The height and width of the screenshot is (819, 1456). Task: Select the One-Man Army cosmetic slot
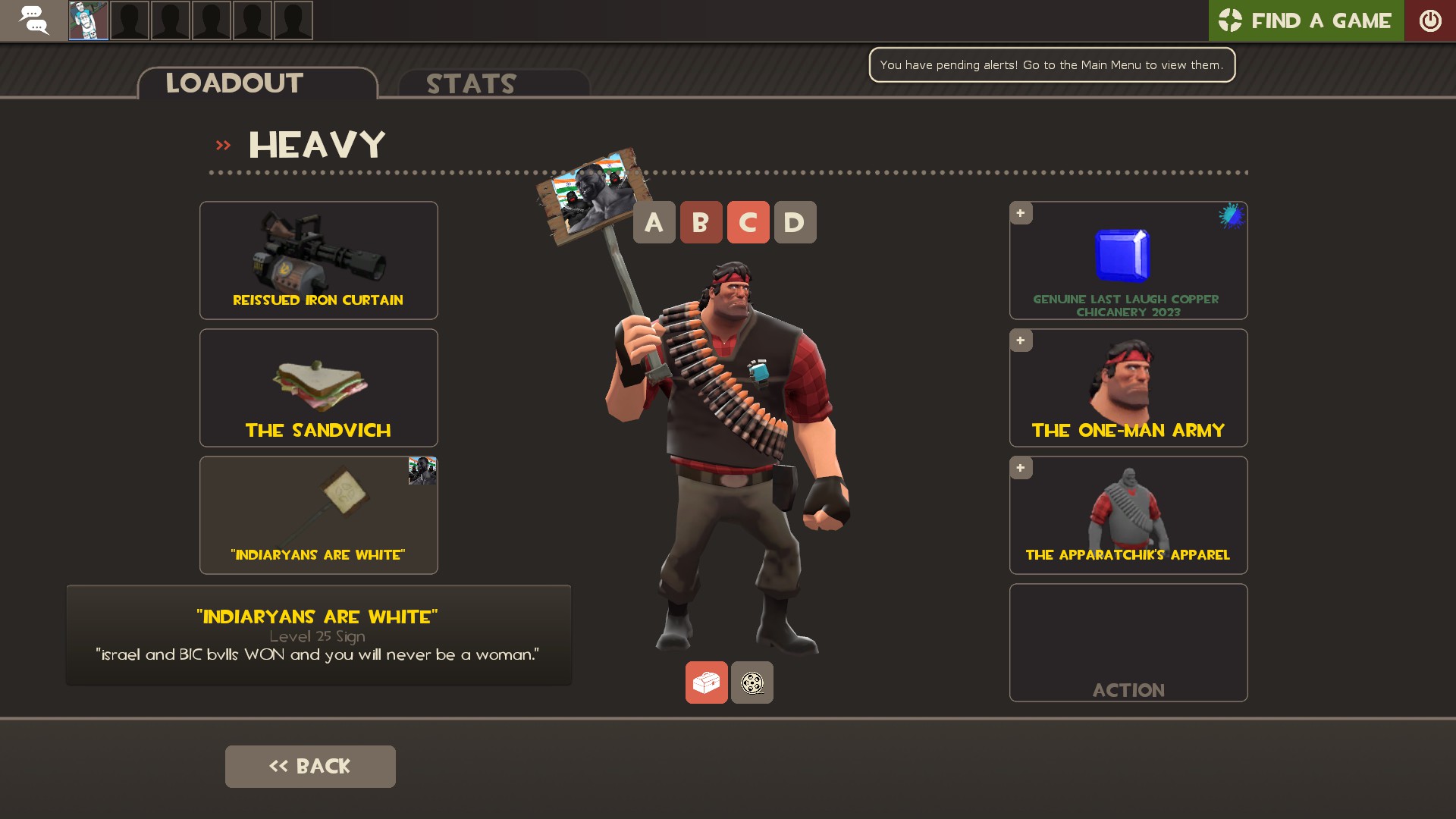1128,388
